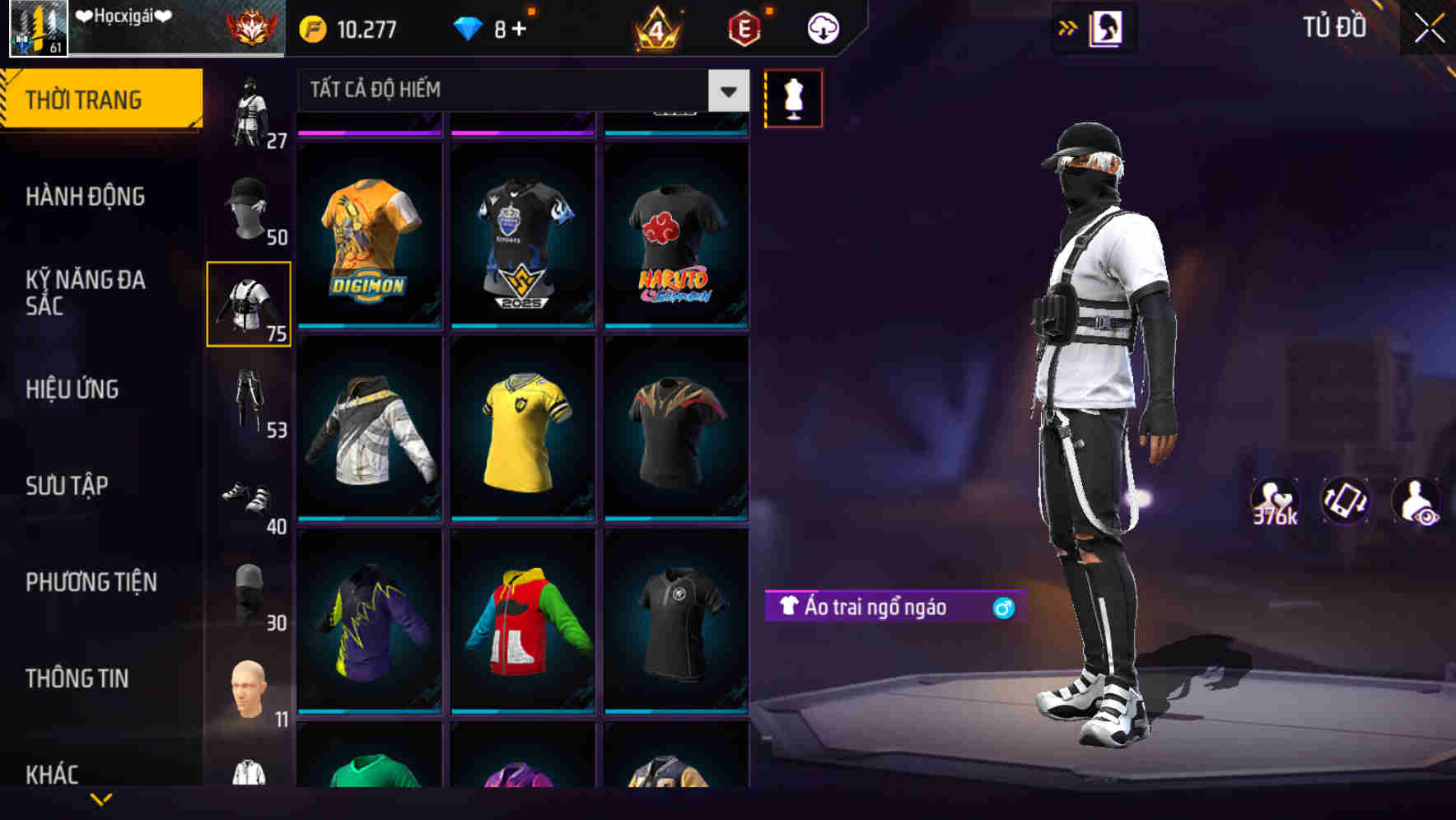Switch to the HÀNH ĐỘNG tab

pos(86,198)
